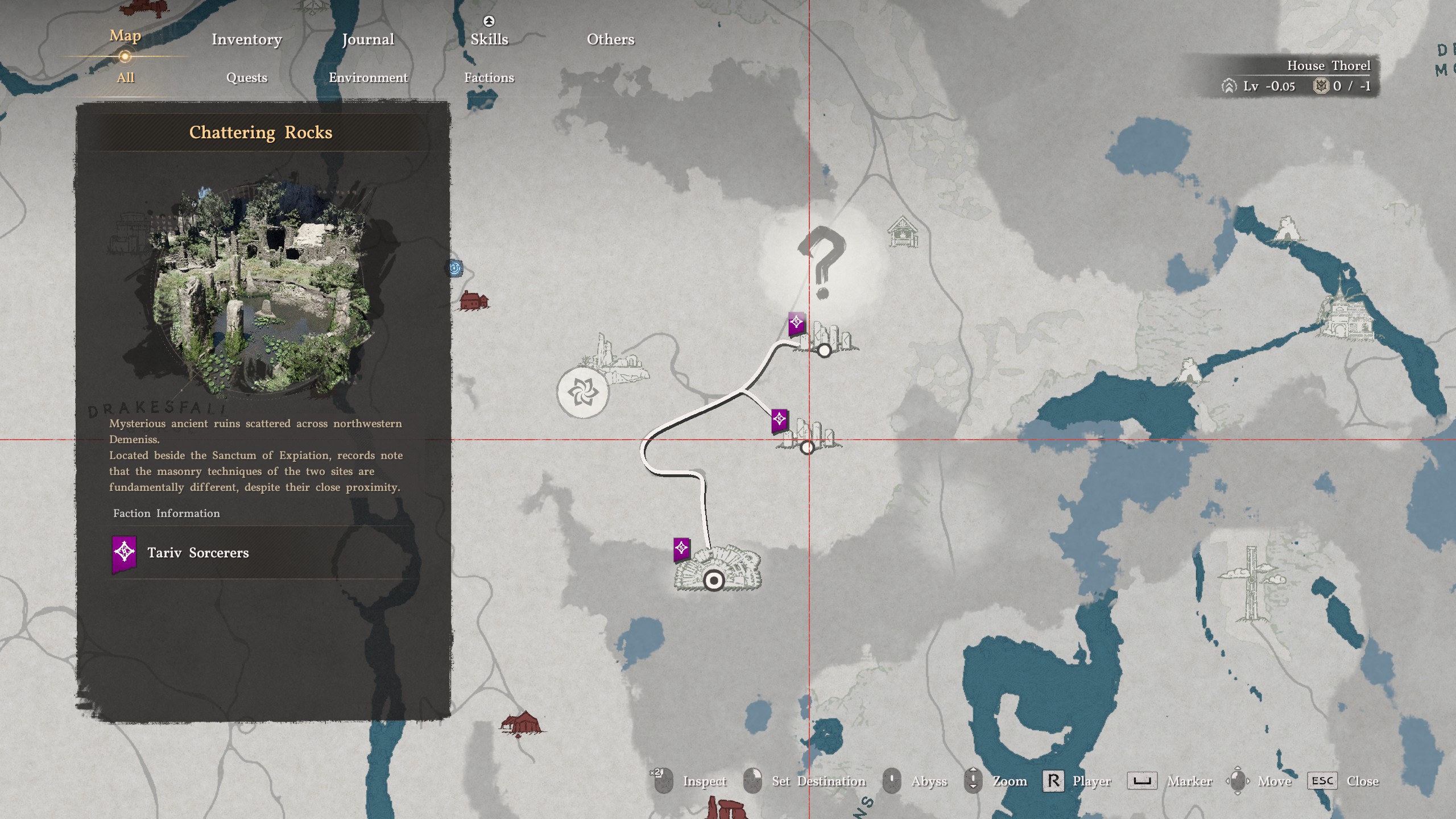The image size is (1456, 819).
Task: Click the swirl emblem map marker
Action: tap(582, 392)
